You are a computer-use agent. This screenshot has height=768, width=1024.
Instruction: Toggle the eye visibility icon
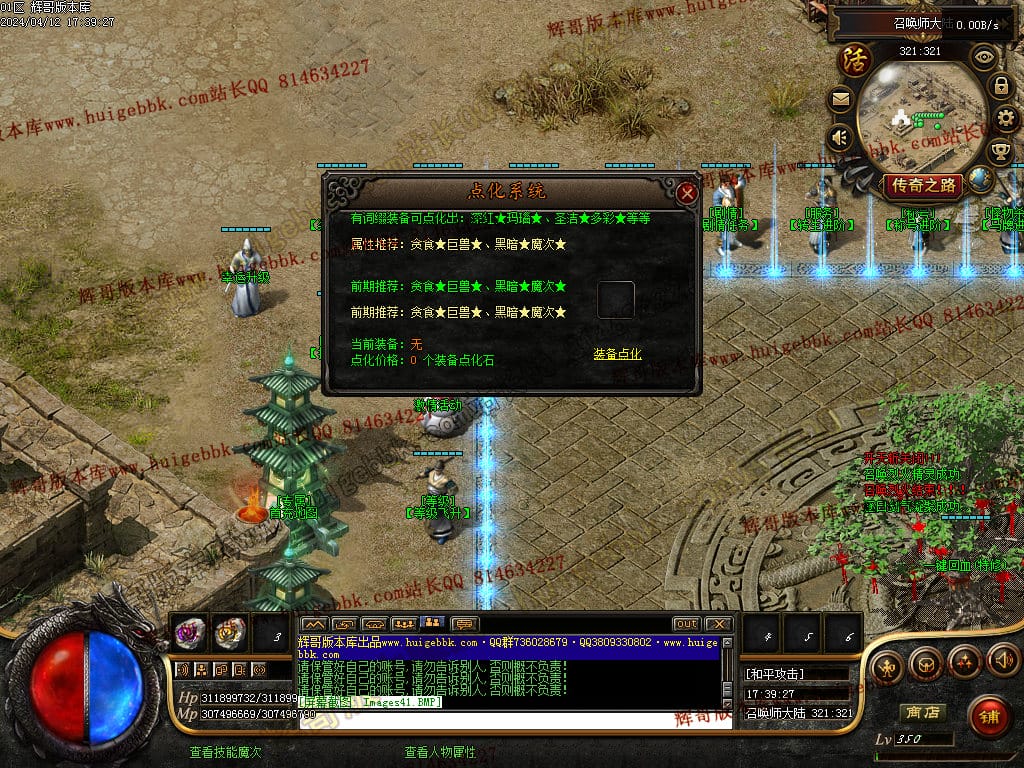[x=984, y=56]
